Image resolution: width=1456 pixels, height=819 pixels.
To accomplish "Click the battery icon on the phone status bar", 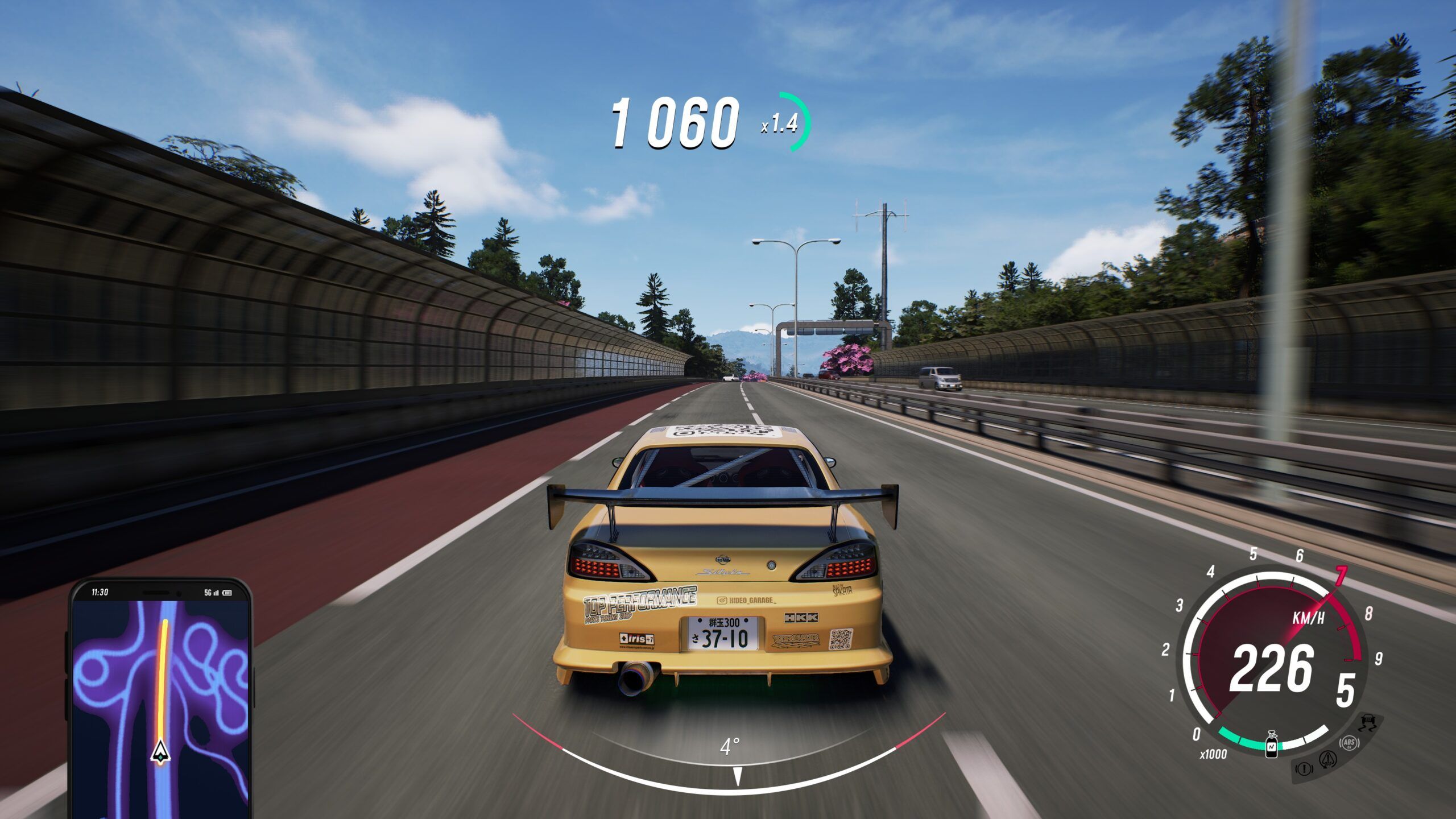I will 227,593.
